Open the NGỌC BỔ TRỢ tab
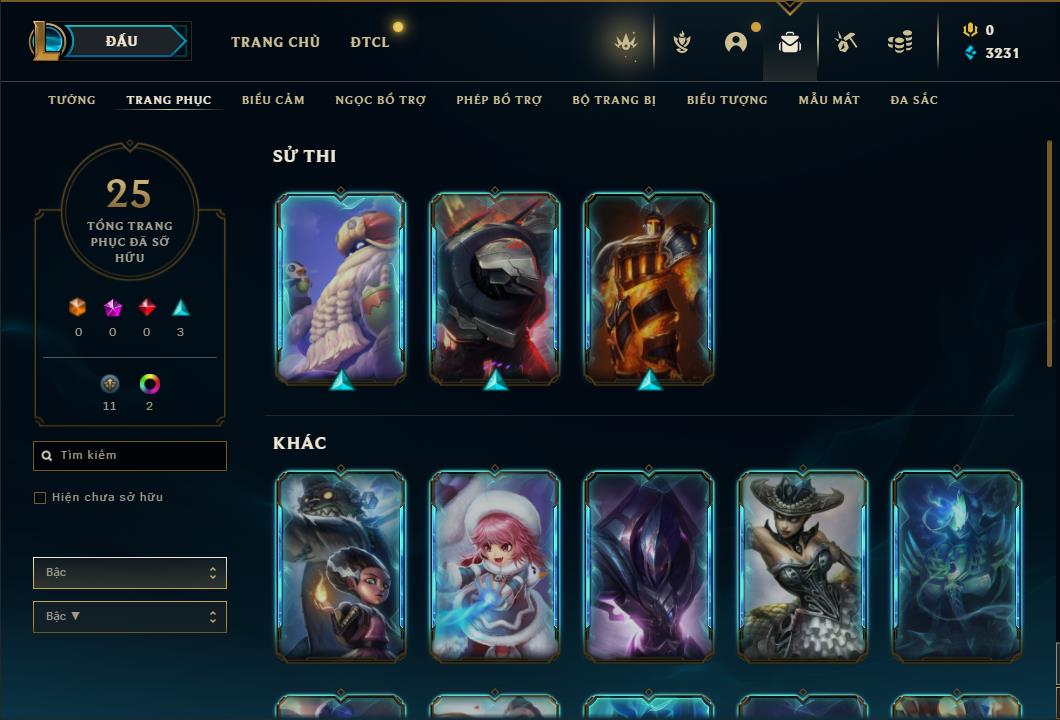This screenshot has width=1060, height=720. pyautogui.click(x=380, y=100)
